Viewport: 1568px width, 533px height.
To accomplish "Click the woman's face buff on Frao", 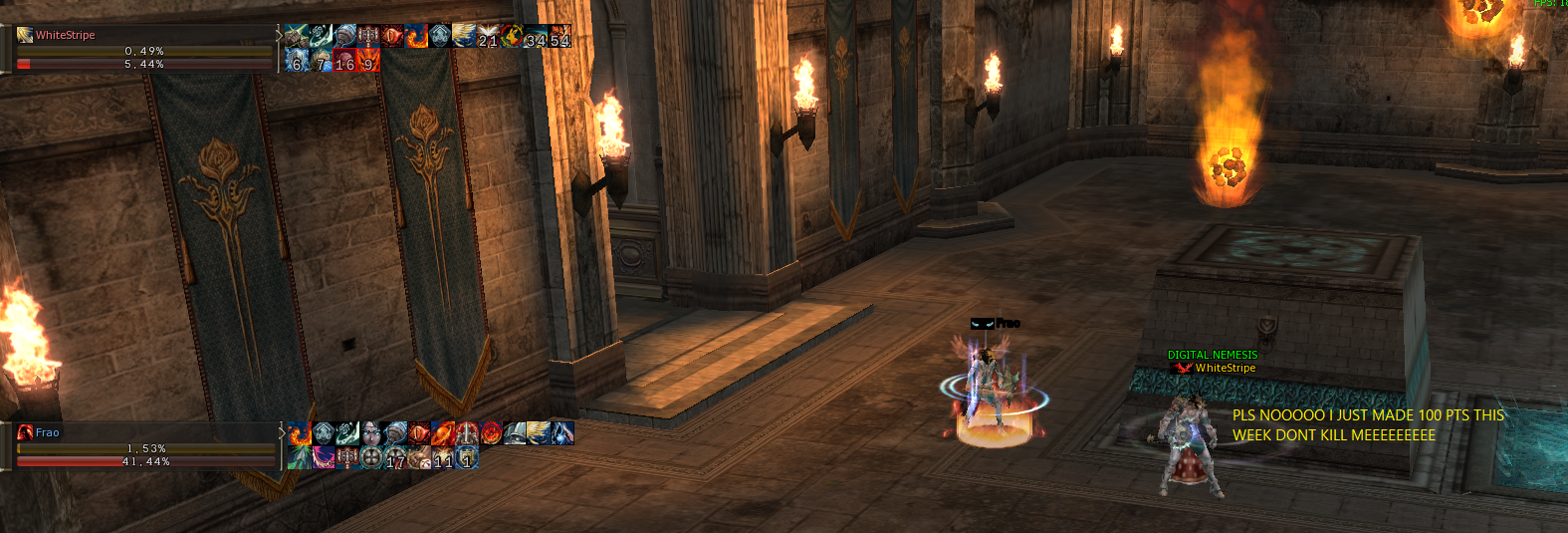I will click(371, 433).
